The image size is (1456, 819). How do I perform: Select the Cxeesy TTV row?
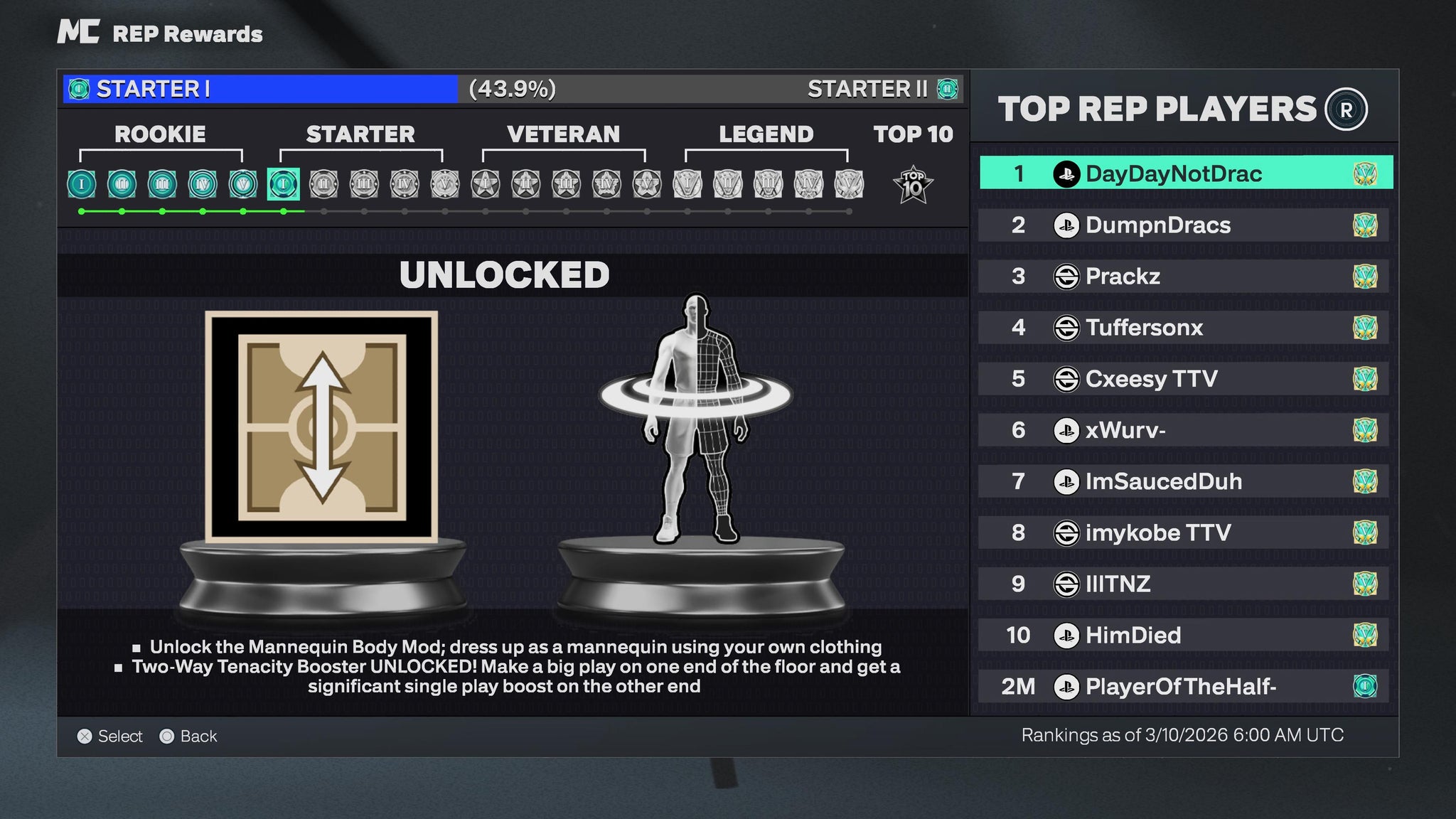[x=1183, y=379]
